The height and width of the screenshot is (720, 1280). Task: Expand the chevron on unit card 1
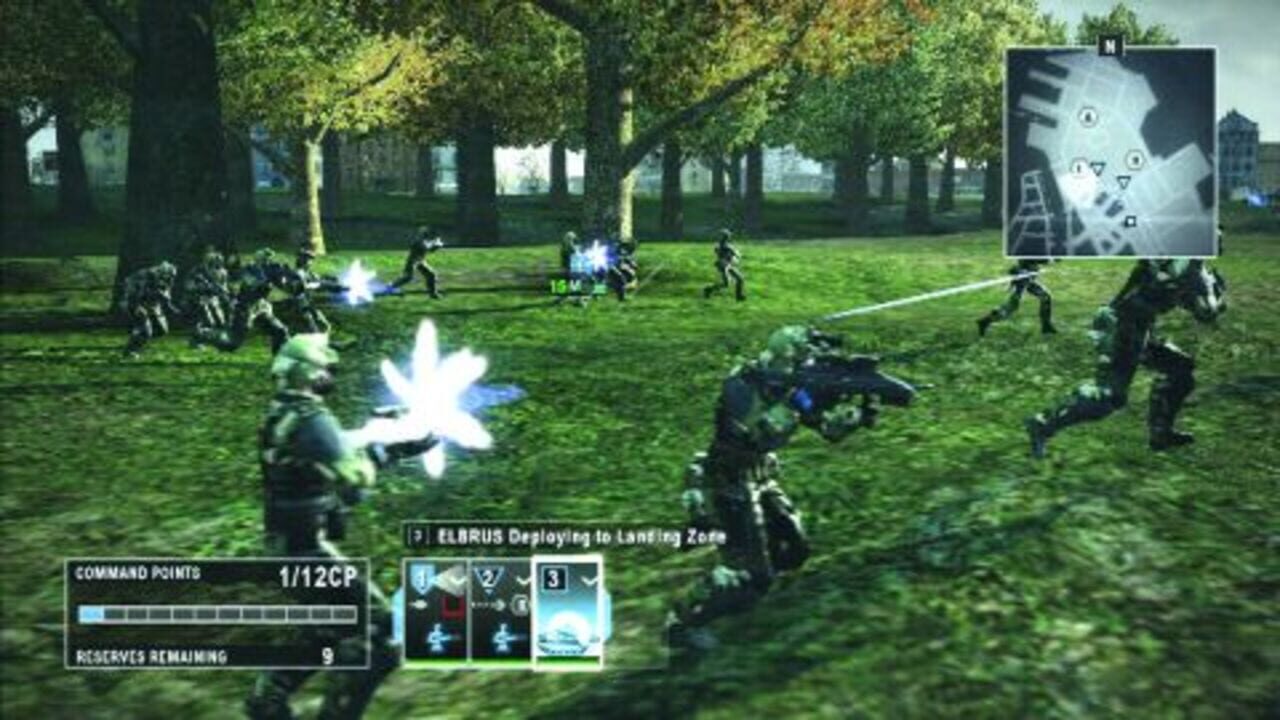(x=457, y=581)
